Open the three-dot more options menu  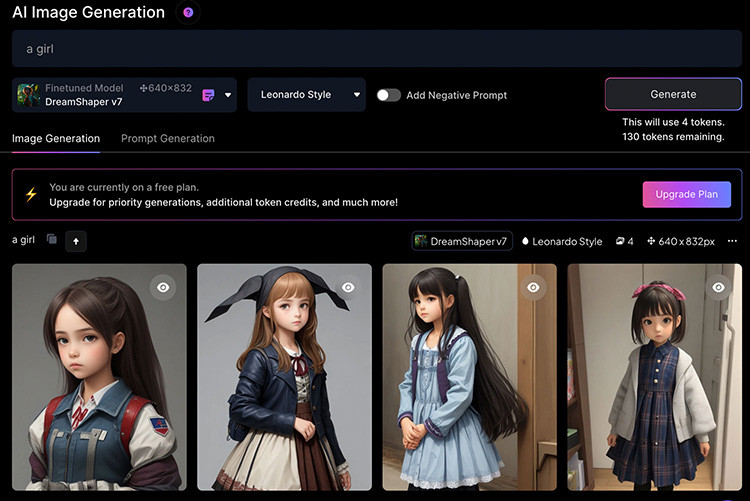732,241
